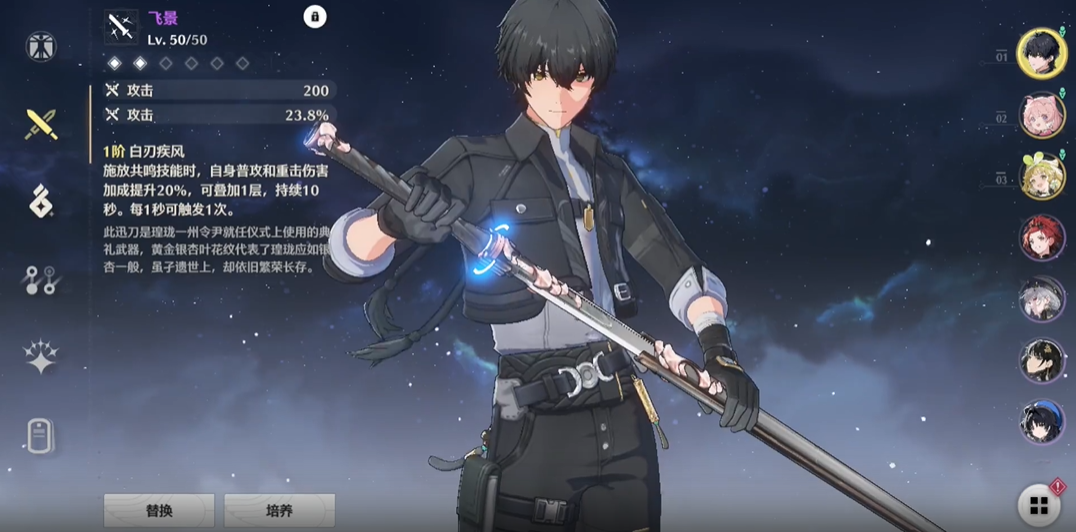Open the character profile card tab
Image resolution: width=1076 pixels, height=532 pixels.
(41, 436)
